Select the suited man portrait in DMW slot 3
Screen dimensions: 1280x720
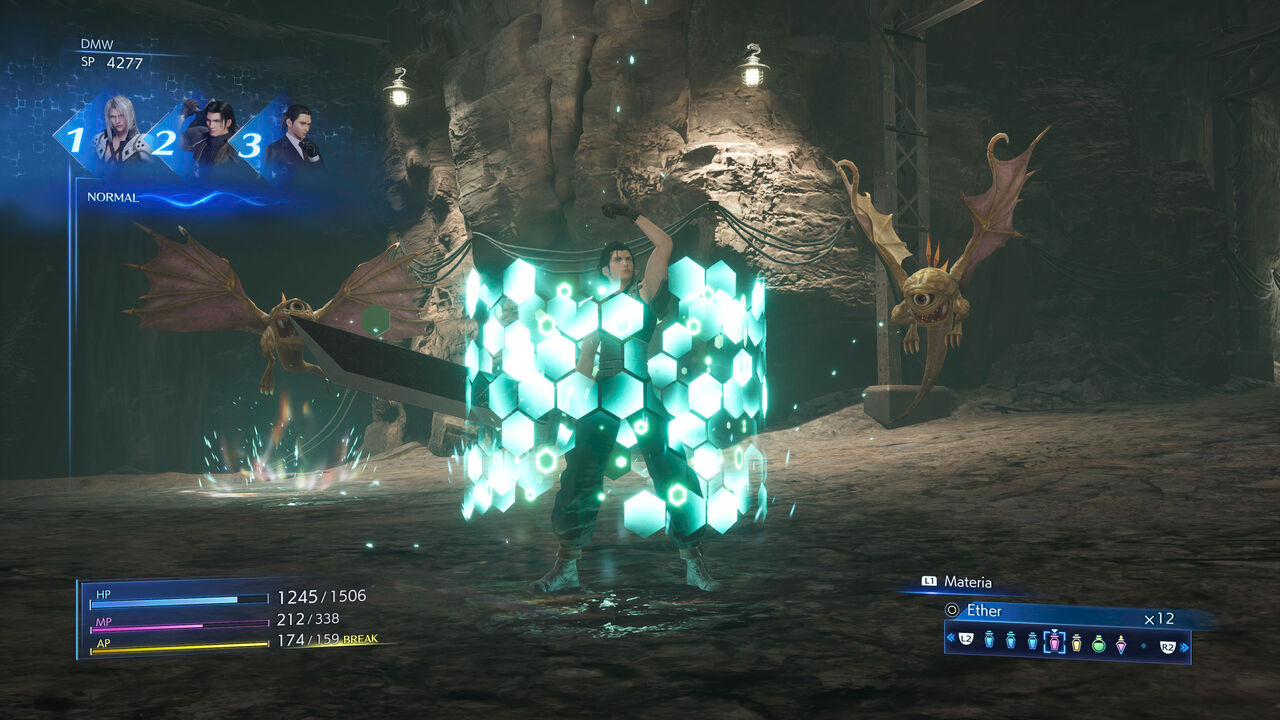[x=296, y=135]
